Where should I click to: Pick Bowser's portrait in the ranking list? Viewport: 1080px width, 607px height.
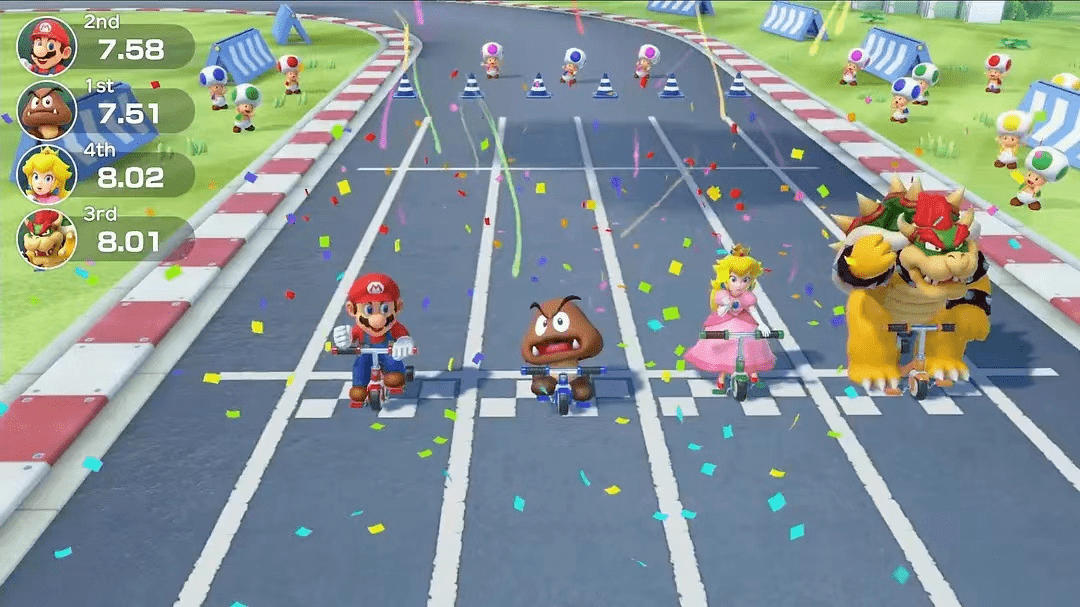coord(46,238)
